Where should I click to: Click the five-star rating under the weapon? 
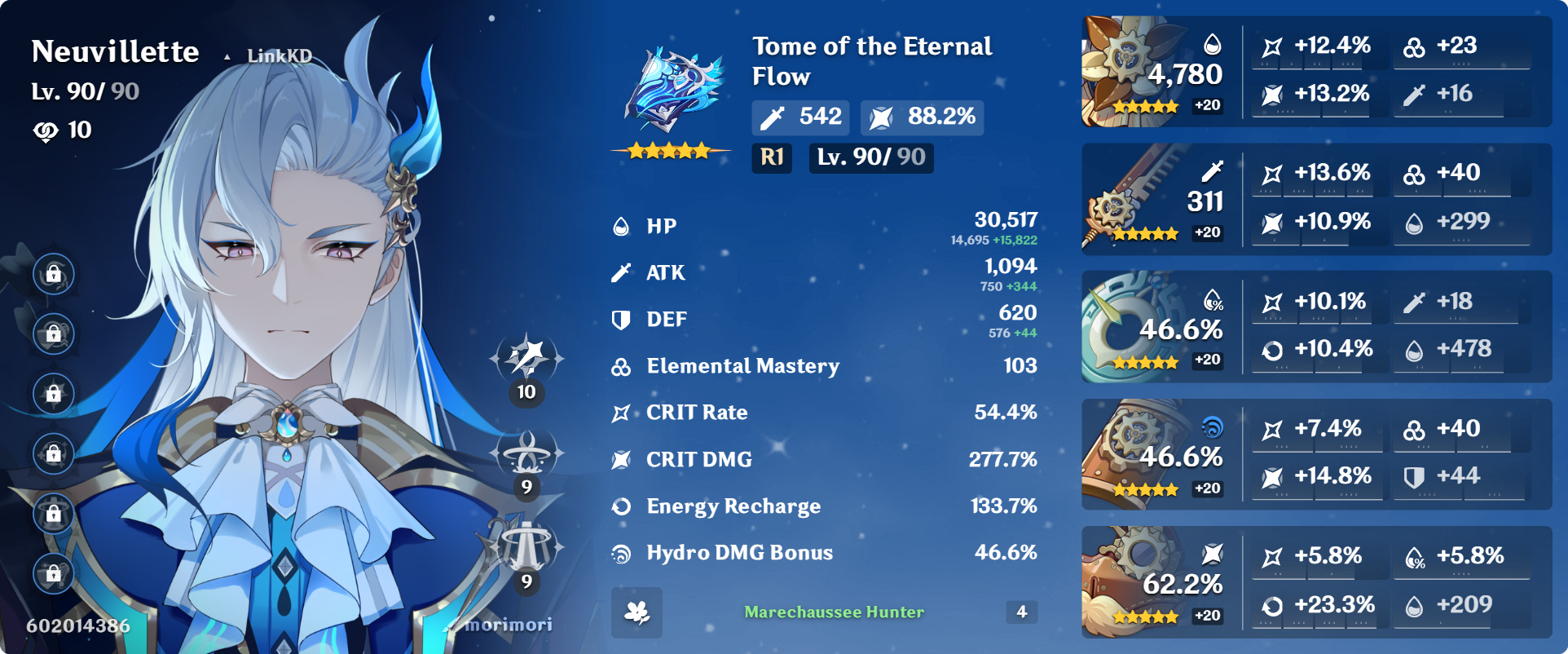point(668,148)
